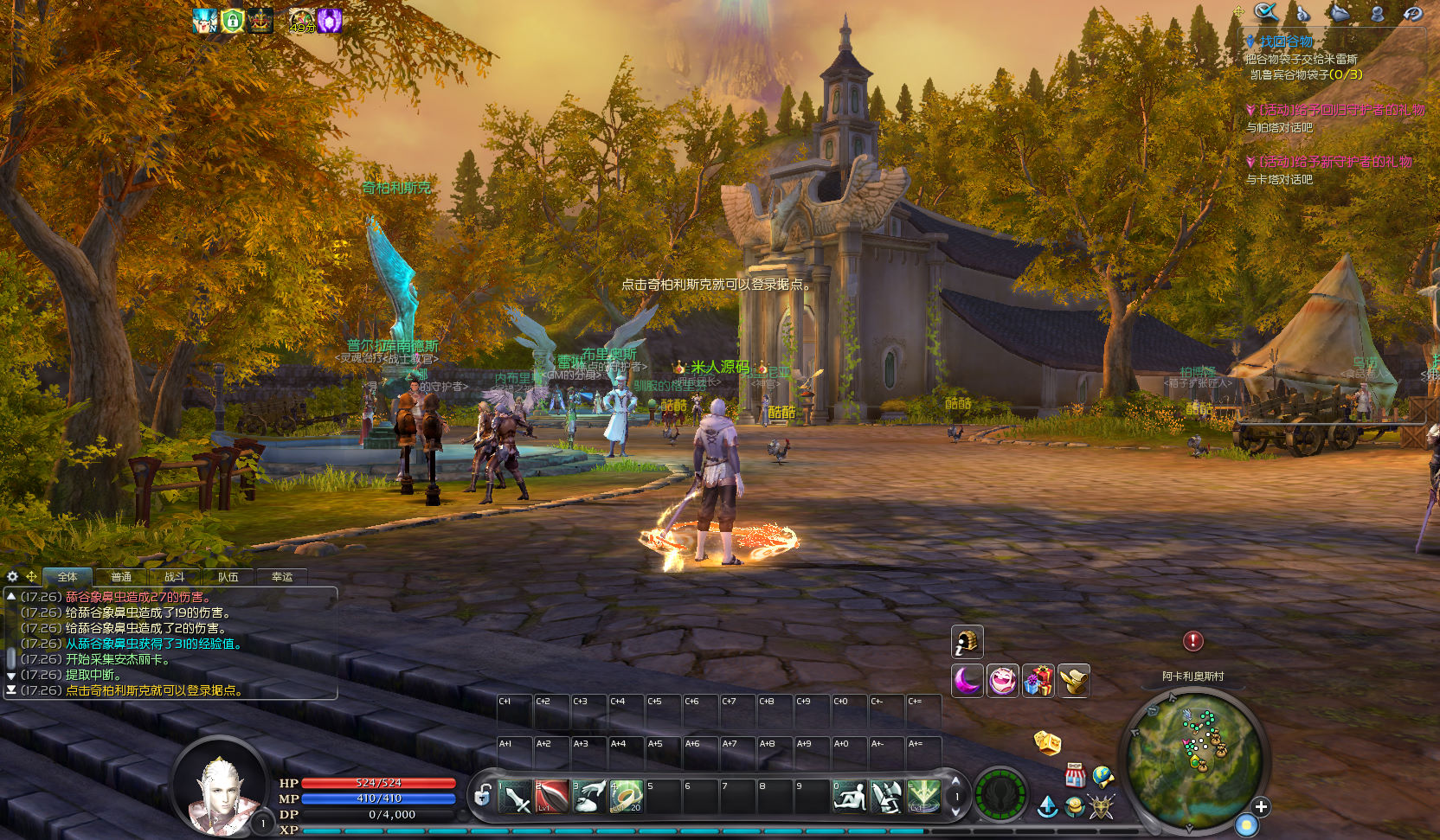Use the sitting rest action on hotbar
The width and height of the screenshot is (1440, 840).
849,797
